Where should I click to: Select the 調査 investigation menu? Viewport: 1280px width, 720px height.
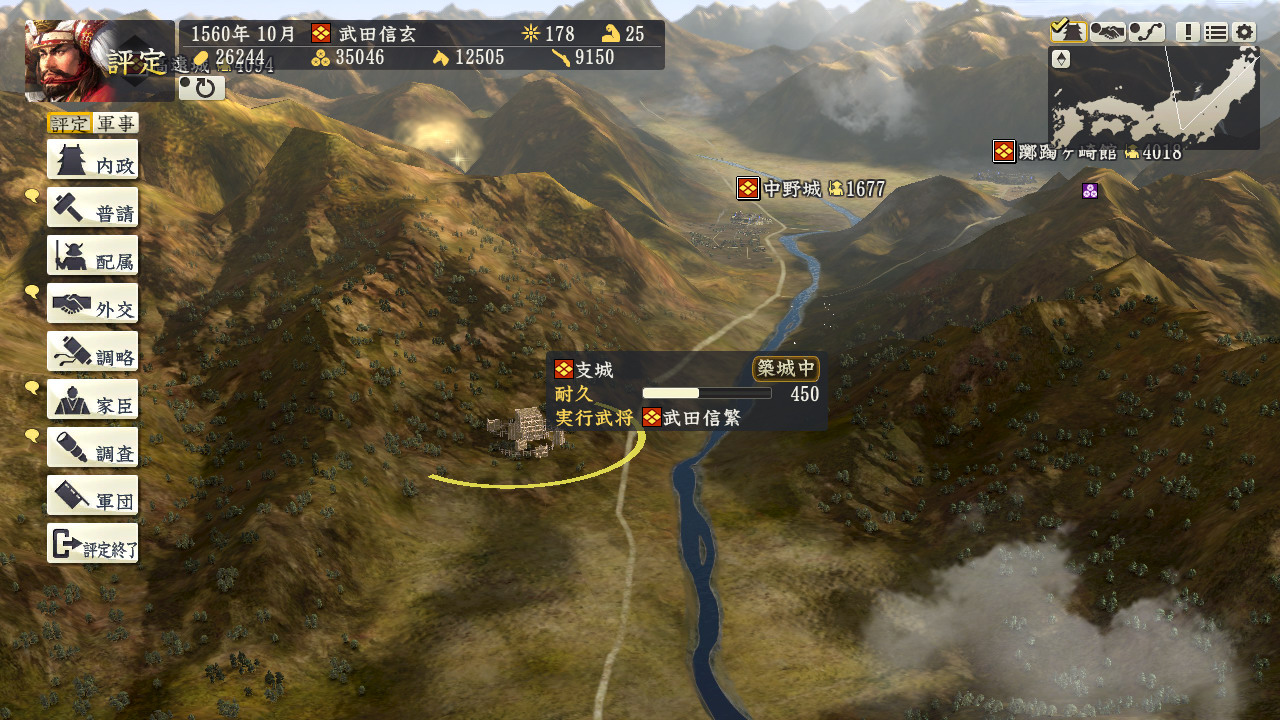[92, 448]
